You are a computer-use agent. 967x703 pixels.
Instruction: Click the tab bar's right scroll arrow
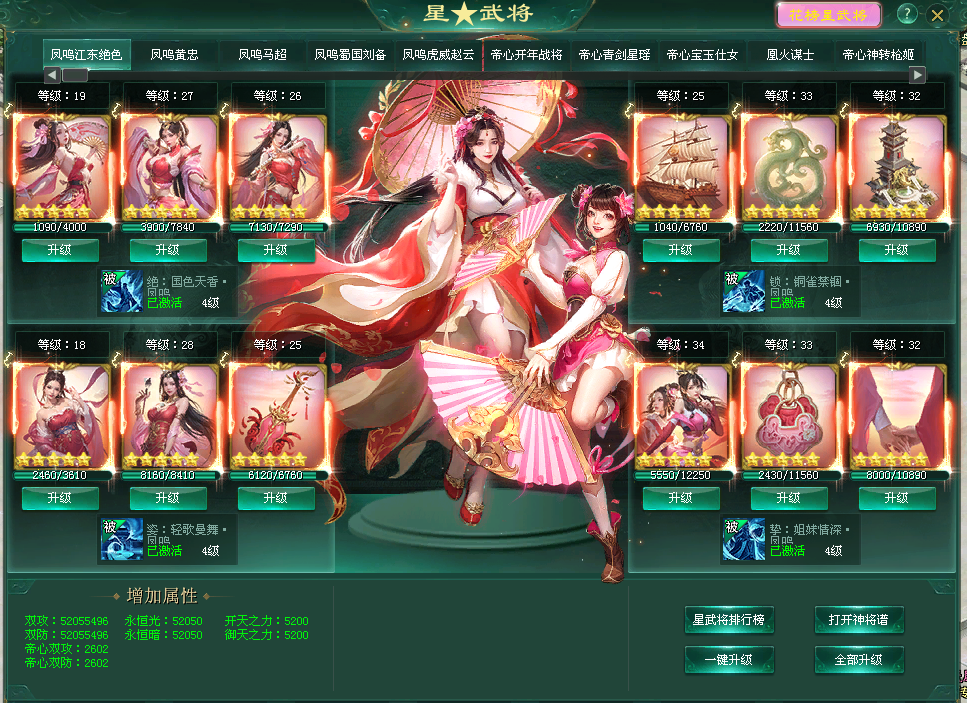[x=917, y=75]
